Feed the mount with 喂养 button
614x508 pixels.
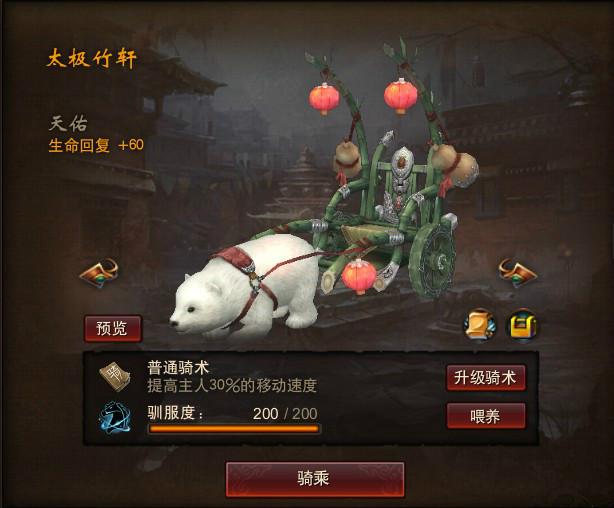pos(485,416)
